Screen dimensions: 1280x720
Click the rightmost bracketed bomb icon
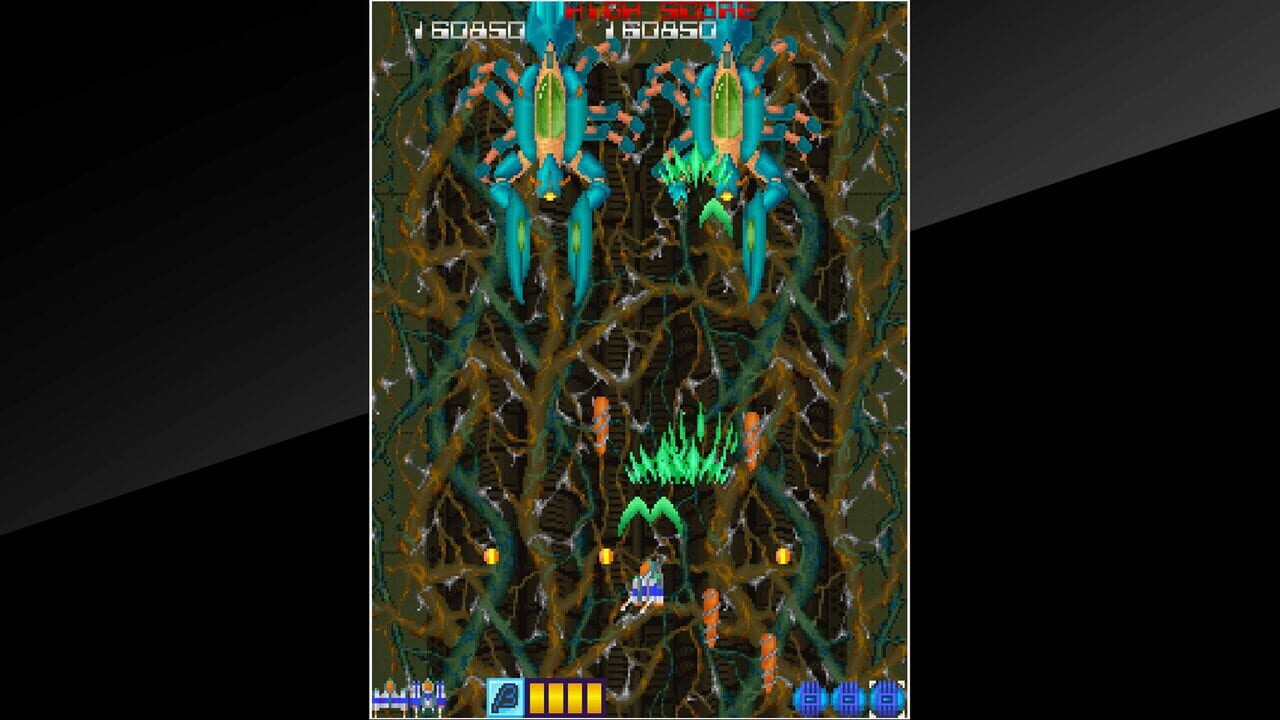pyautogui.click(x=886, y=698)
